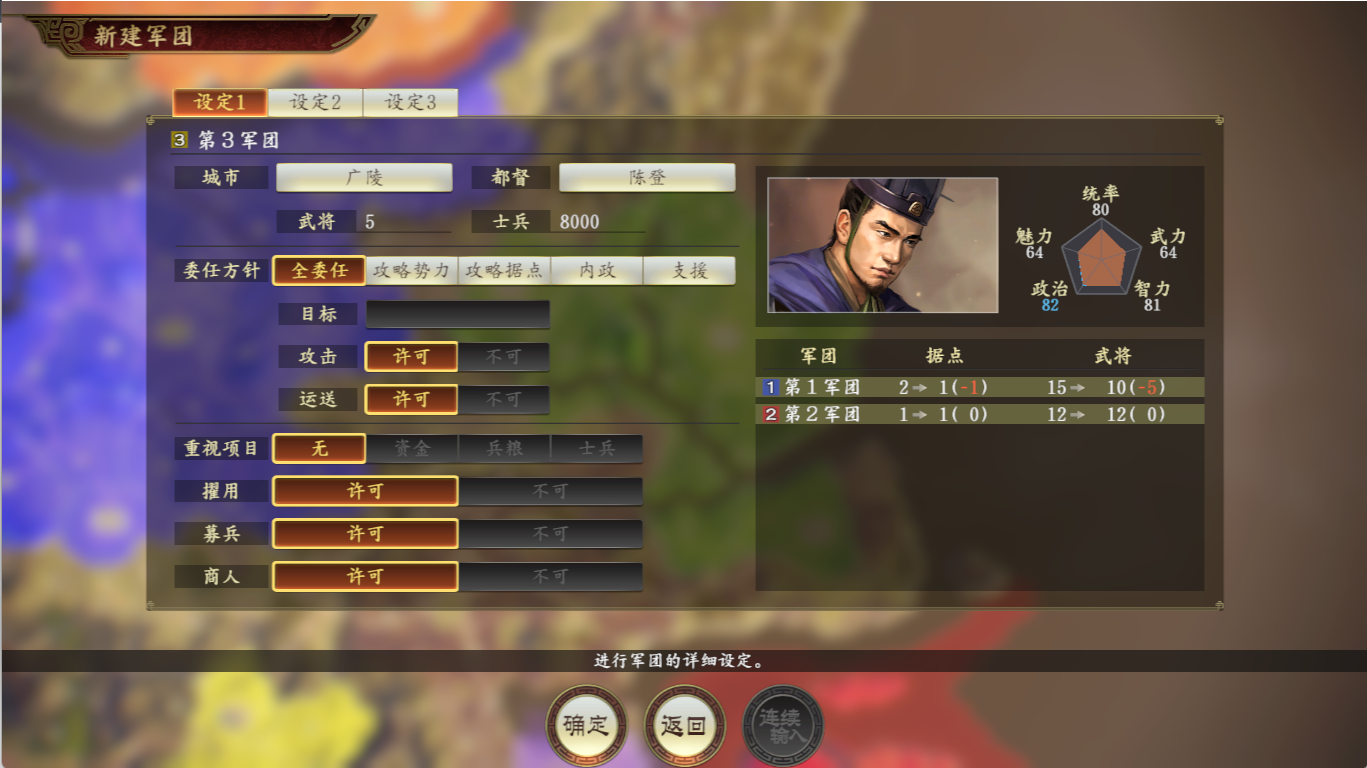Image resolution: width=1367 pixels, height=768 pixels.
Task: Select the 攻略势力 delegation policy
Action: [412, 270]
